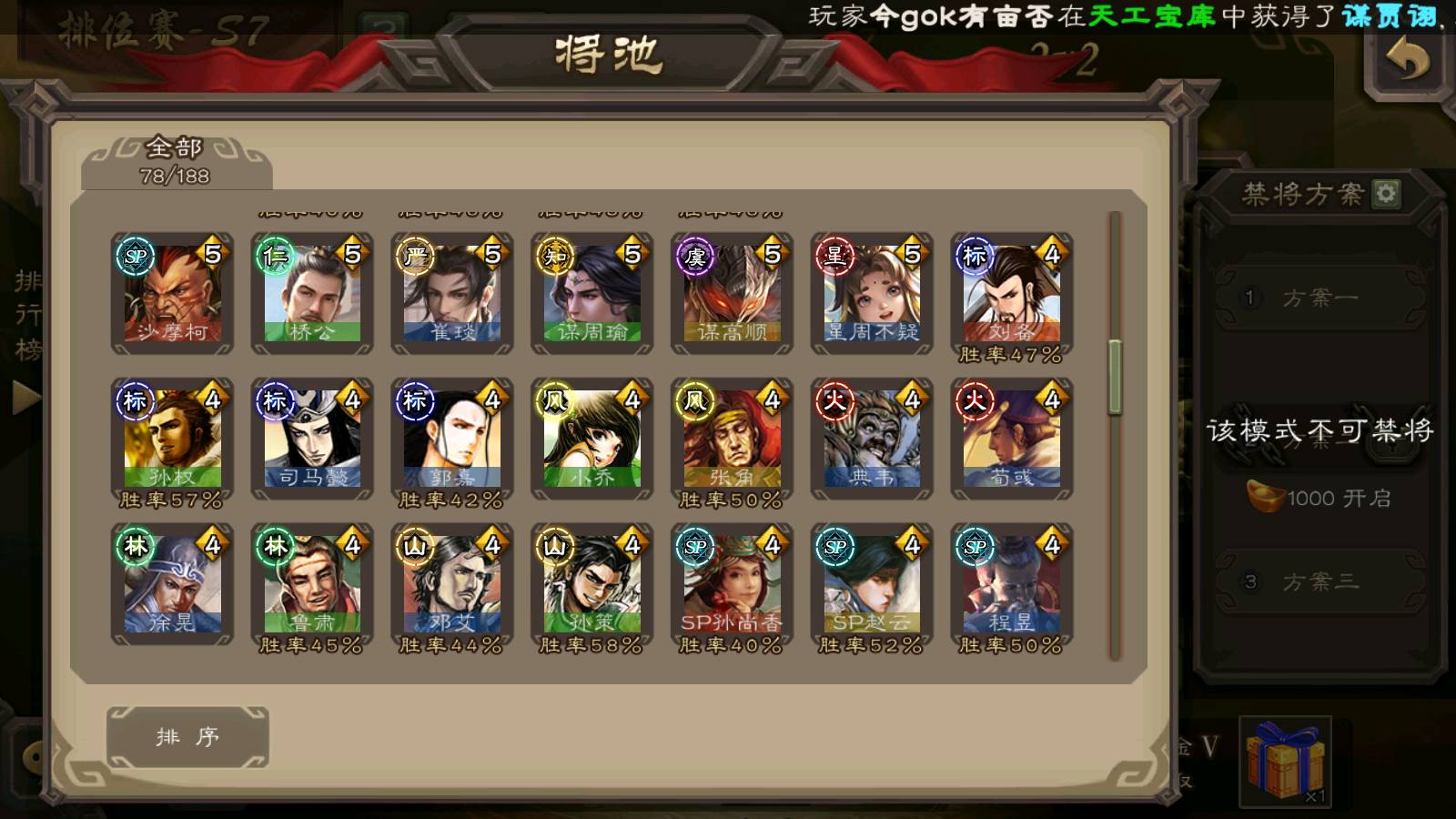Screen dimensions: 1456x819
Task: Open the 司马懿 general card
Action: point(312,439)
